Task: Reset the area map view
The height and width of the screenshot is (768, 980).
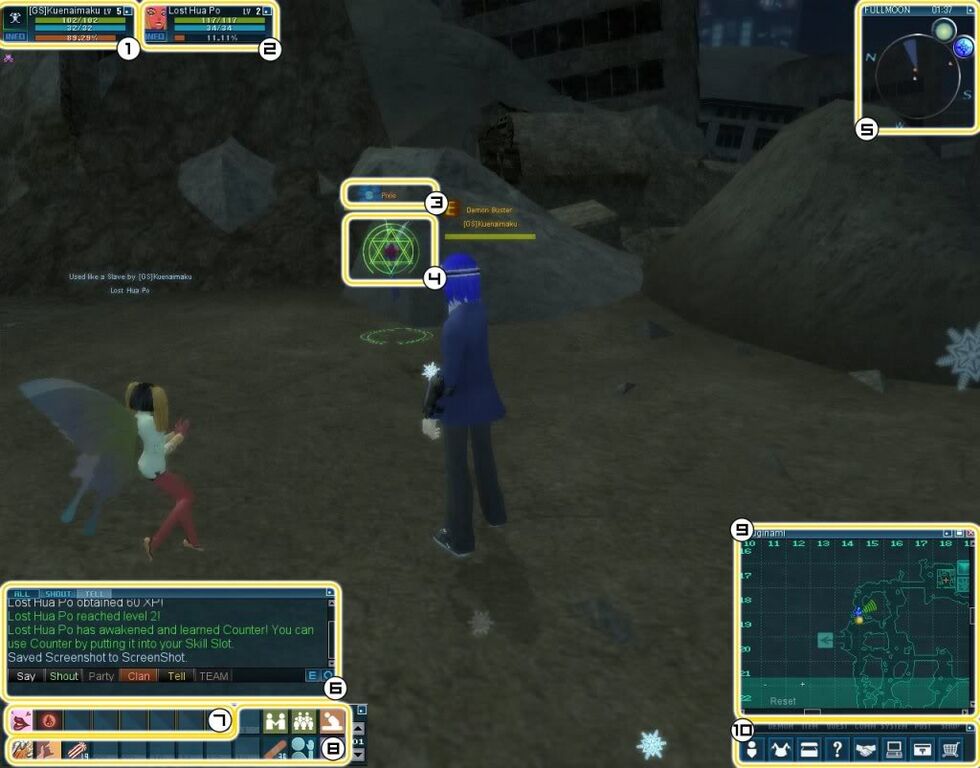Action: coord(783,701)
